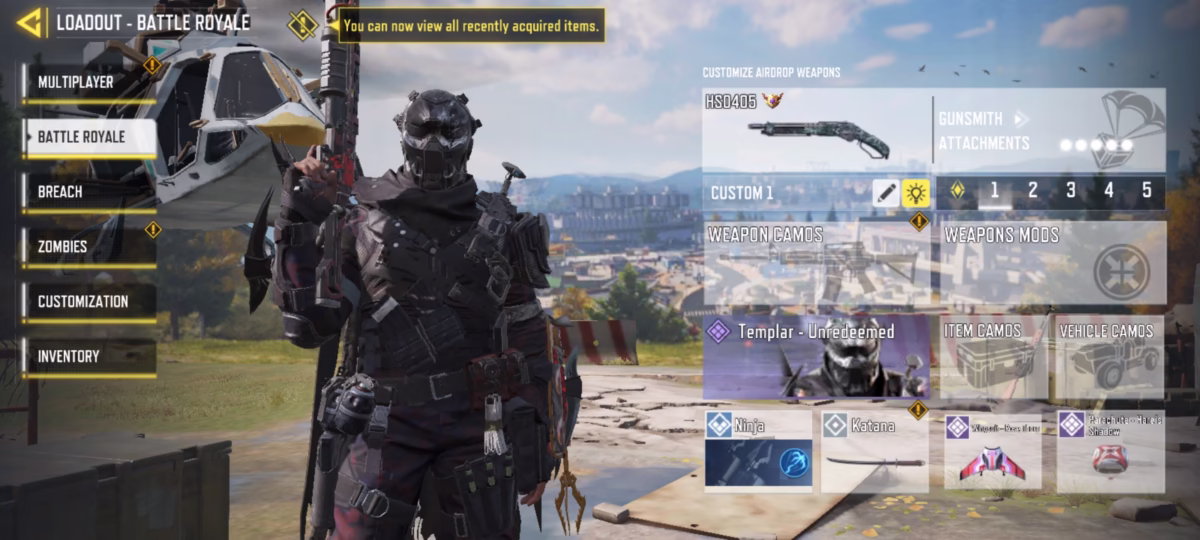Choose custom loadout slot 5
This screenshot has height=540, width=1200.
pos(1146,191)
